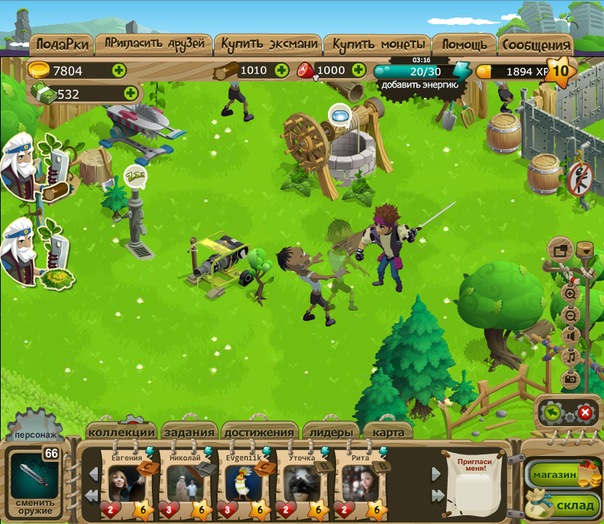Add green cash with the plus button

130,94
